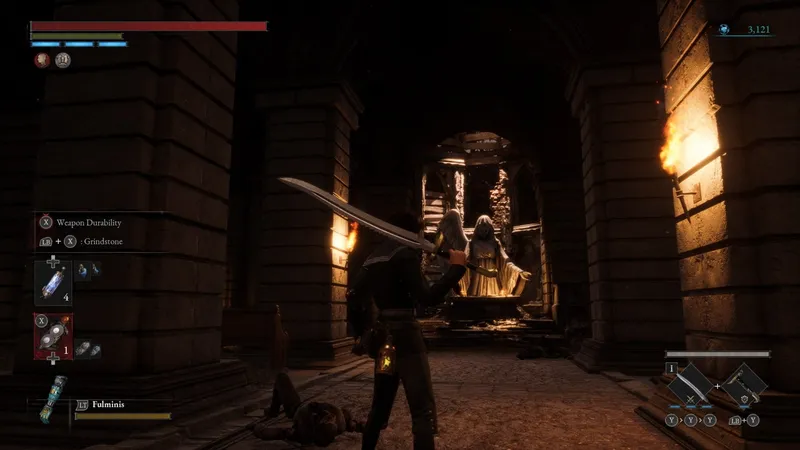
Task: Use the Grindstone belt slot
Action: pyautogui.click(x=51, y=337)
